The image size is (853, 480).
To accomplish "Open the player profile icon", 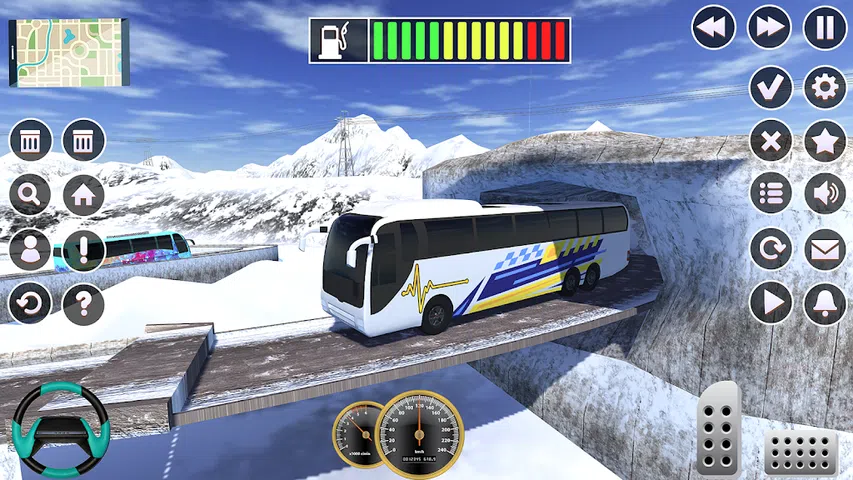I will (30, 249).
